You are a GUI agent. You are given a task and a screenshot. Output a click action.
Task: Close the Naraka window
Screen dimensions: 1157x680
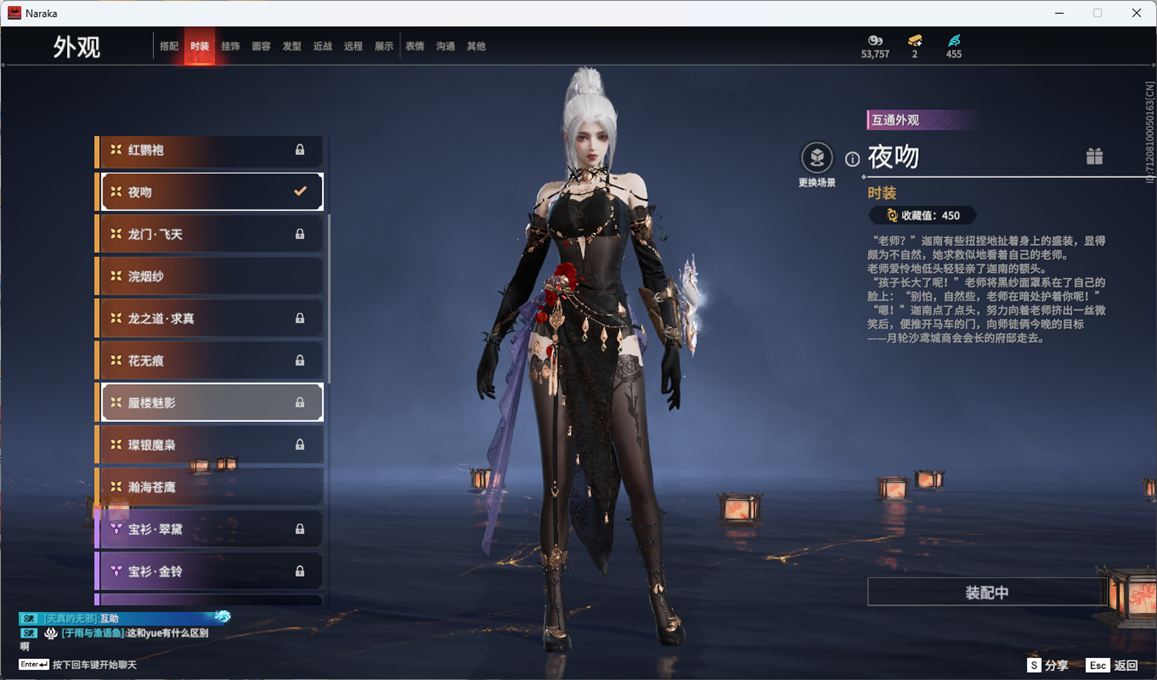click(1136, 13)
